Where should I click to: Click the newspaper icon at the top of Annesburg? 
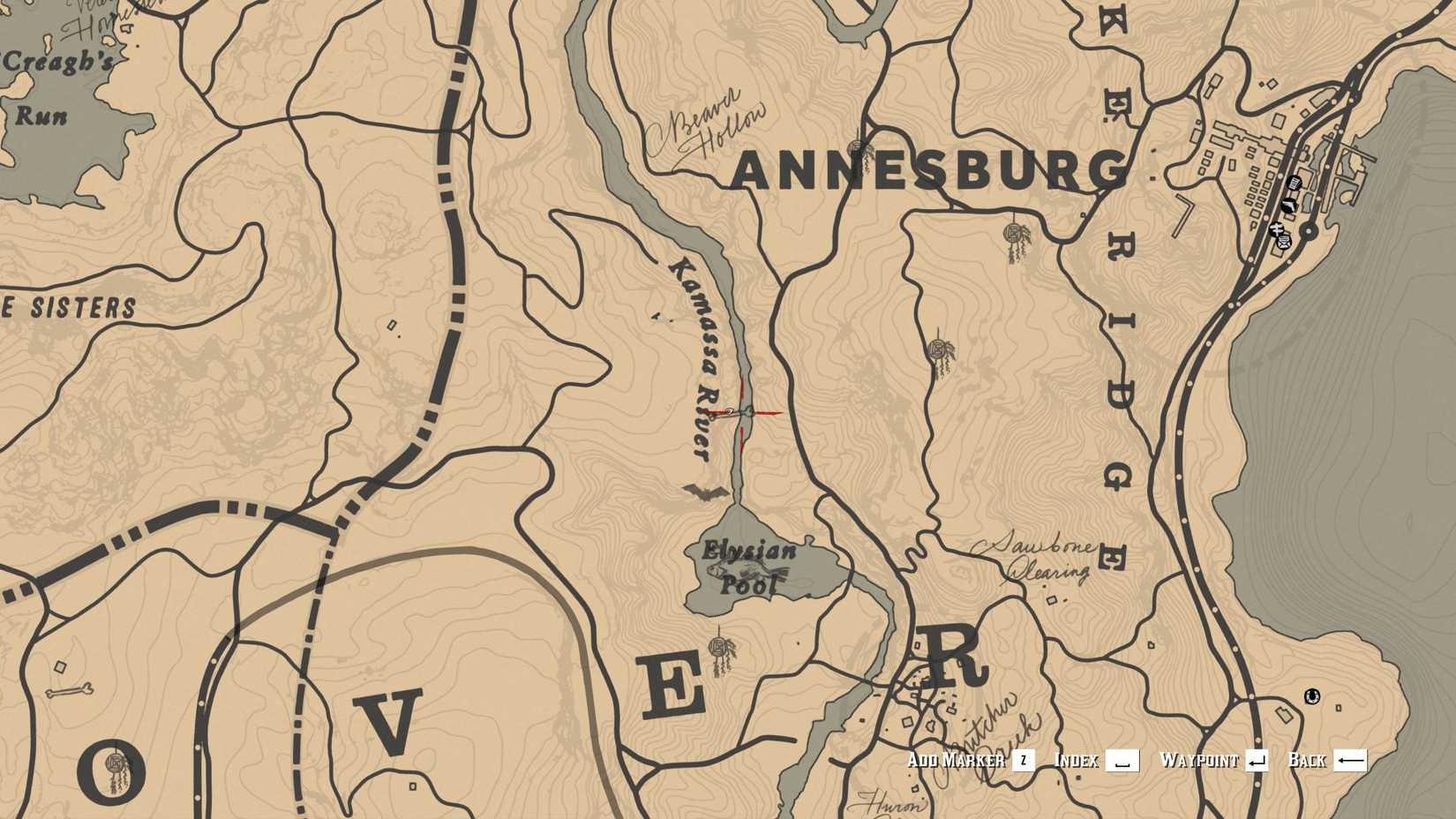pyautogui.click(x=1294, y=183)
